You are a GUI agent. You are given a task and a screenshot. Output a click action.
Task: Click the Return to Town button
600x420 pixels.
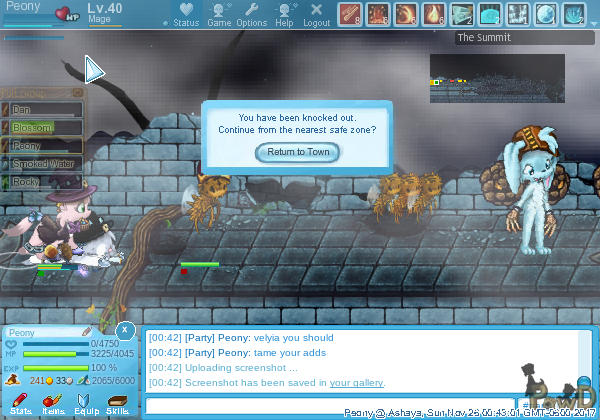pos(298,152)
